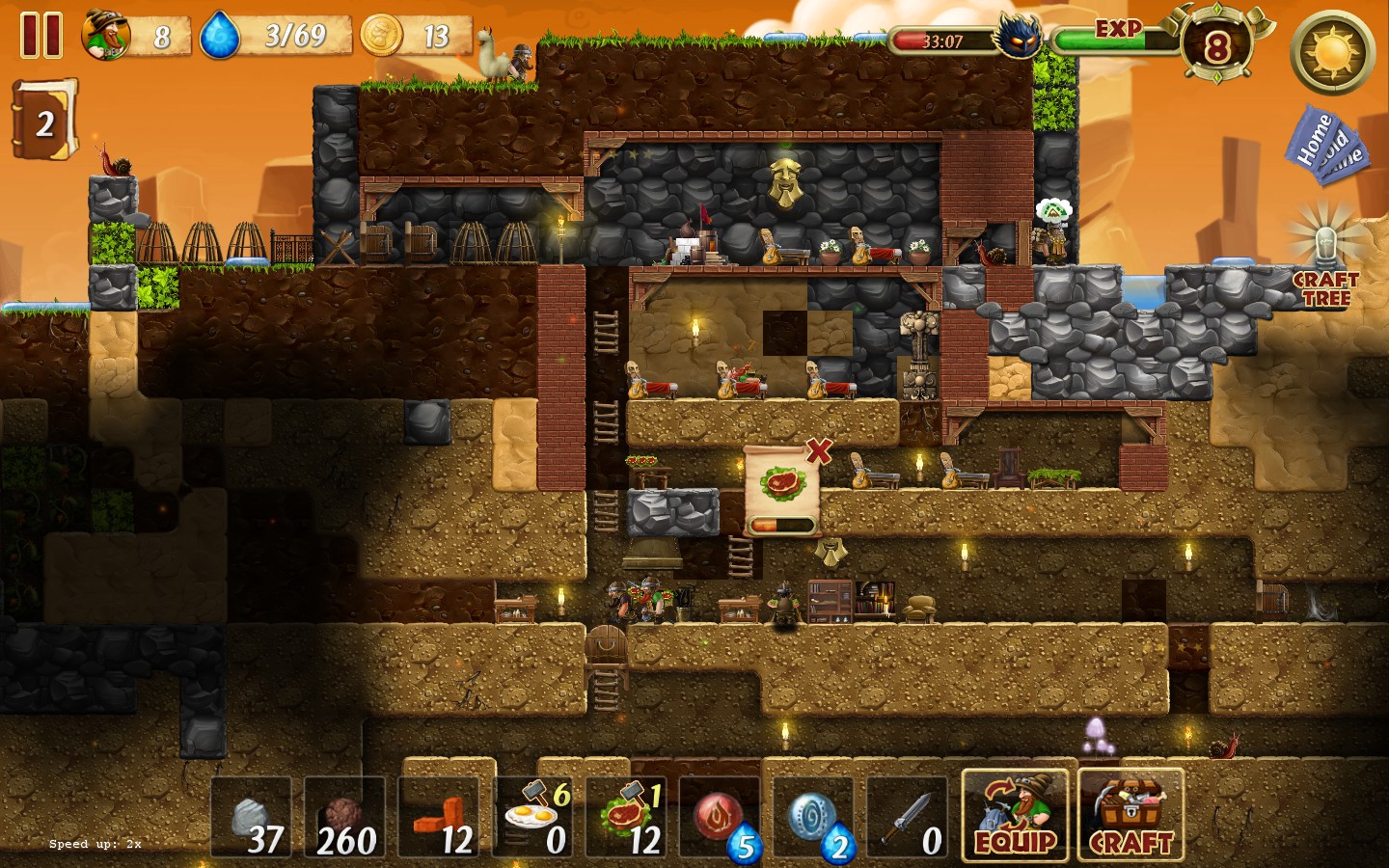Select the red brick slot
Viewport: 1389px width, 868px height.
(438, 818)
